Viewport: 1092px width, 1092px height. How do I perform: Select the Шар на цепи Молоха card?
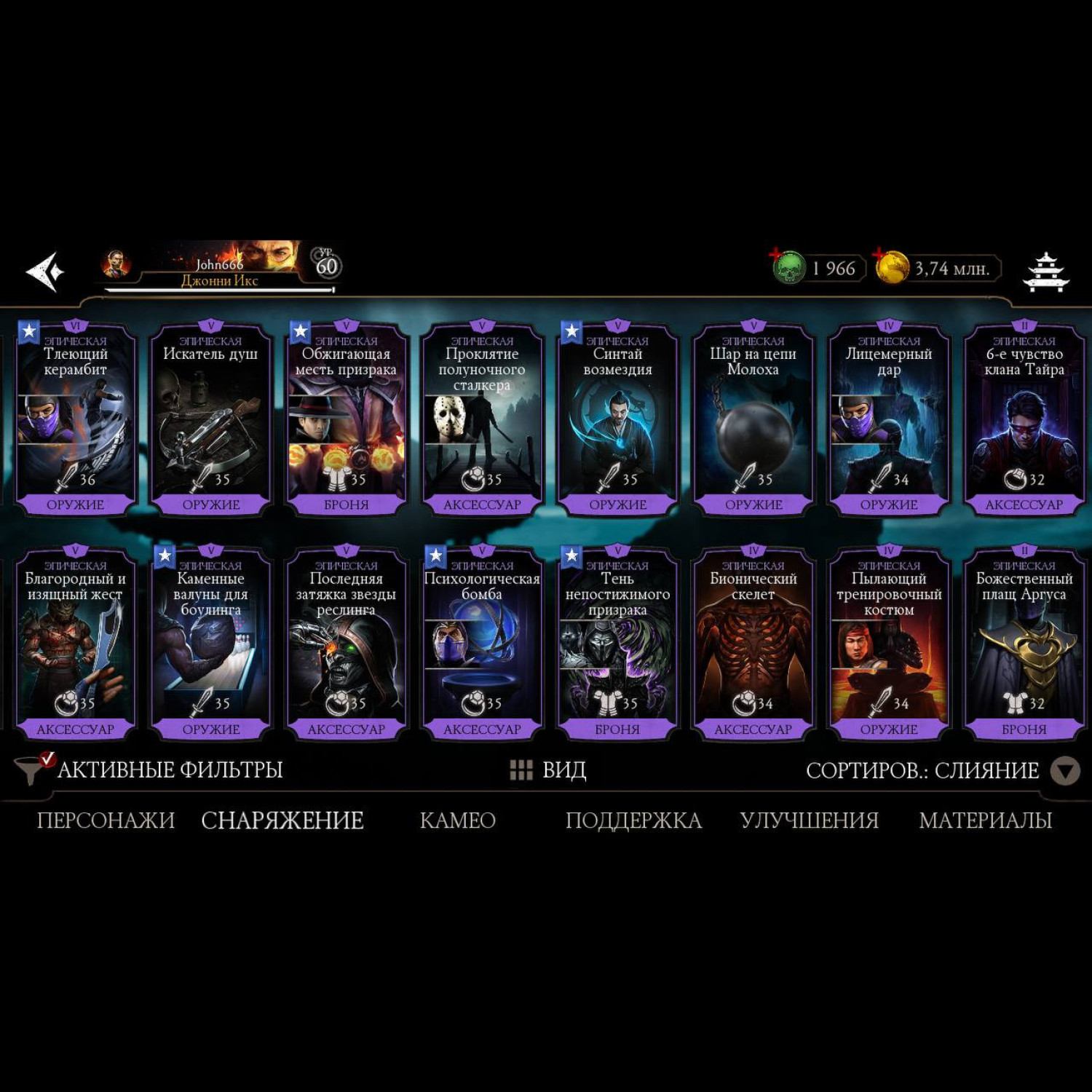coord(753,420)
